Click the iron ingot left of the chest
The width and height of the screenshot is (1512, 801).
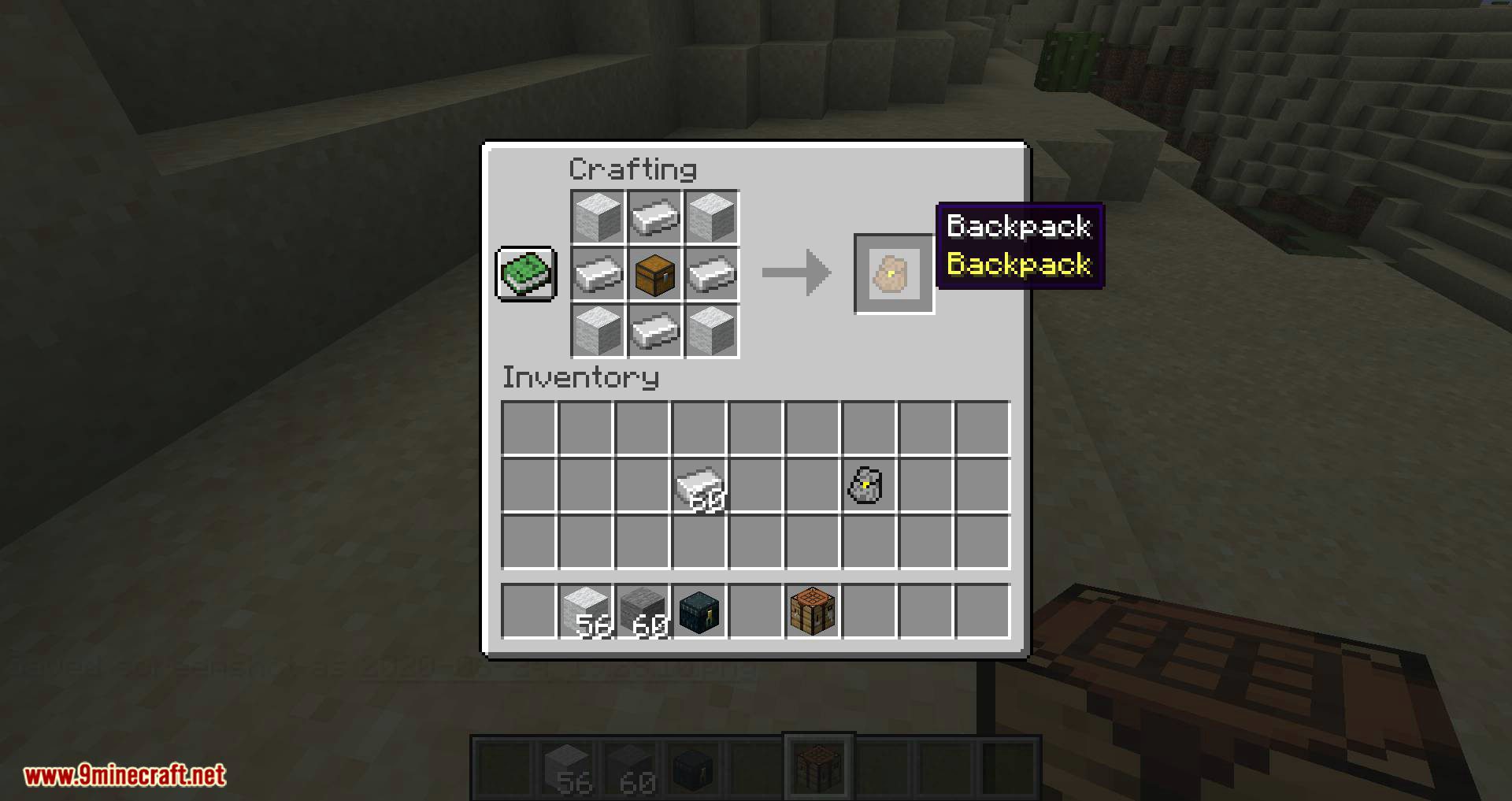[x=597, y=275]
